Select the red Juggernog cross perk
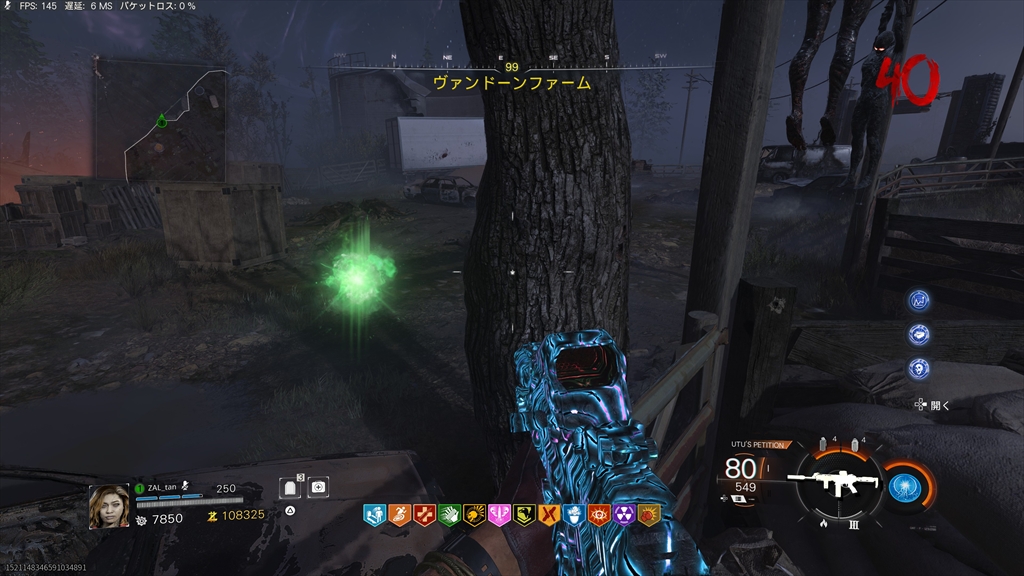 [423, 515]
